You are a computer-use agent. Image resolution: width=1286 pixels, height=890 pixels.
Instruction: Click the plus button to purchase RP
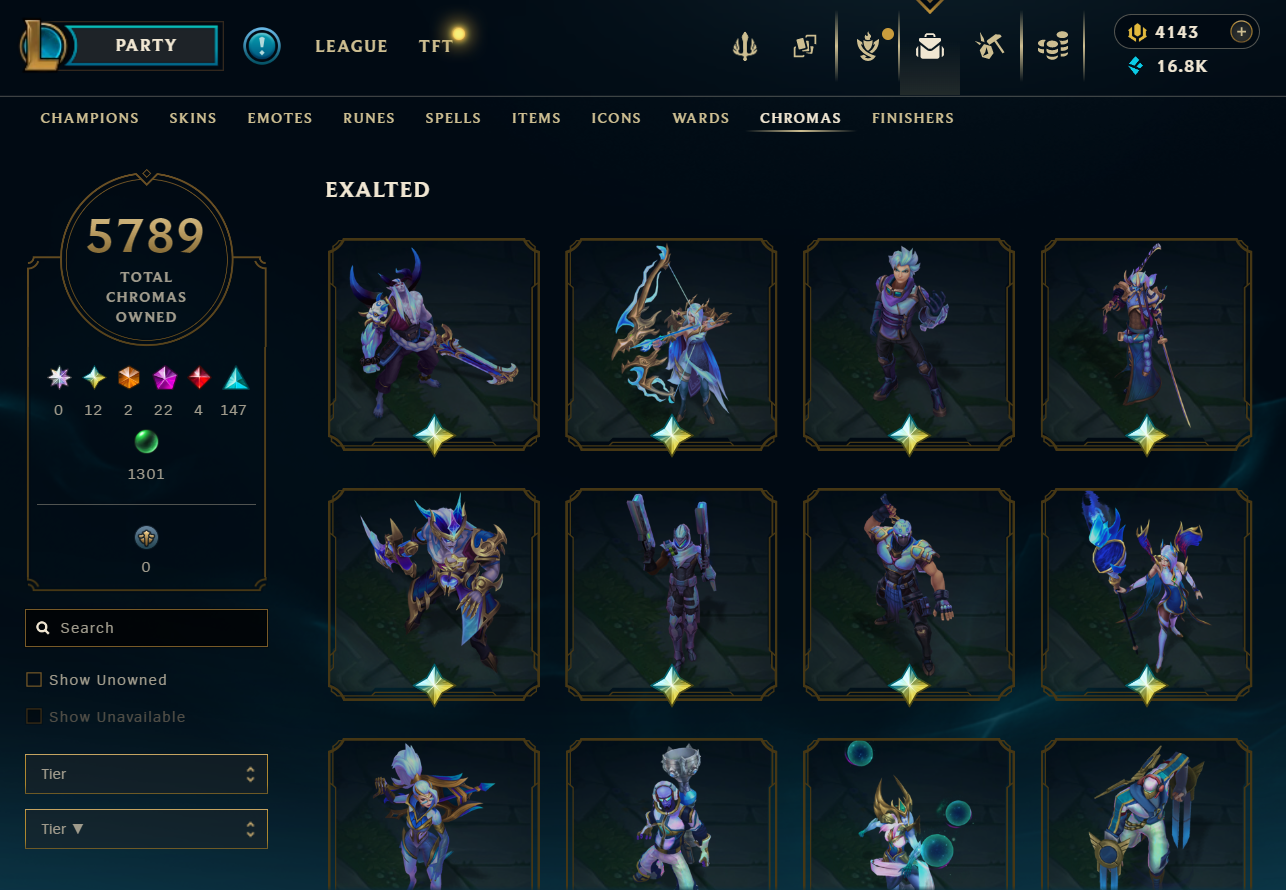tap(1241, 31)
